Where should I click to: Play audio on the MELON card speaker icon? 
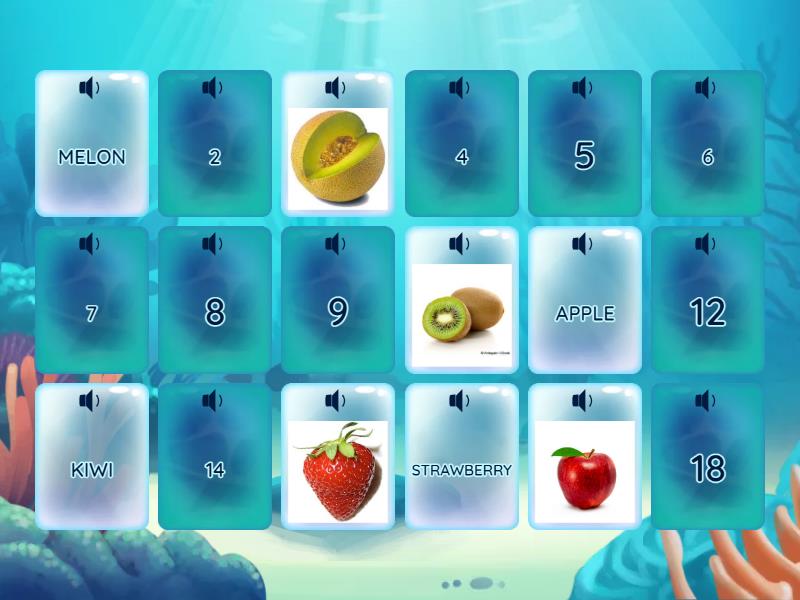click(x=90, y=88)
